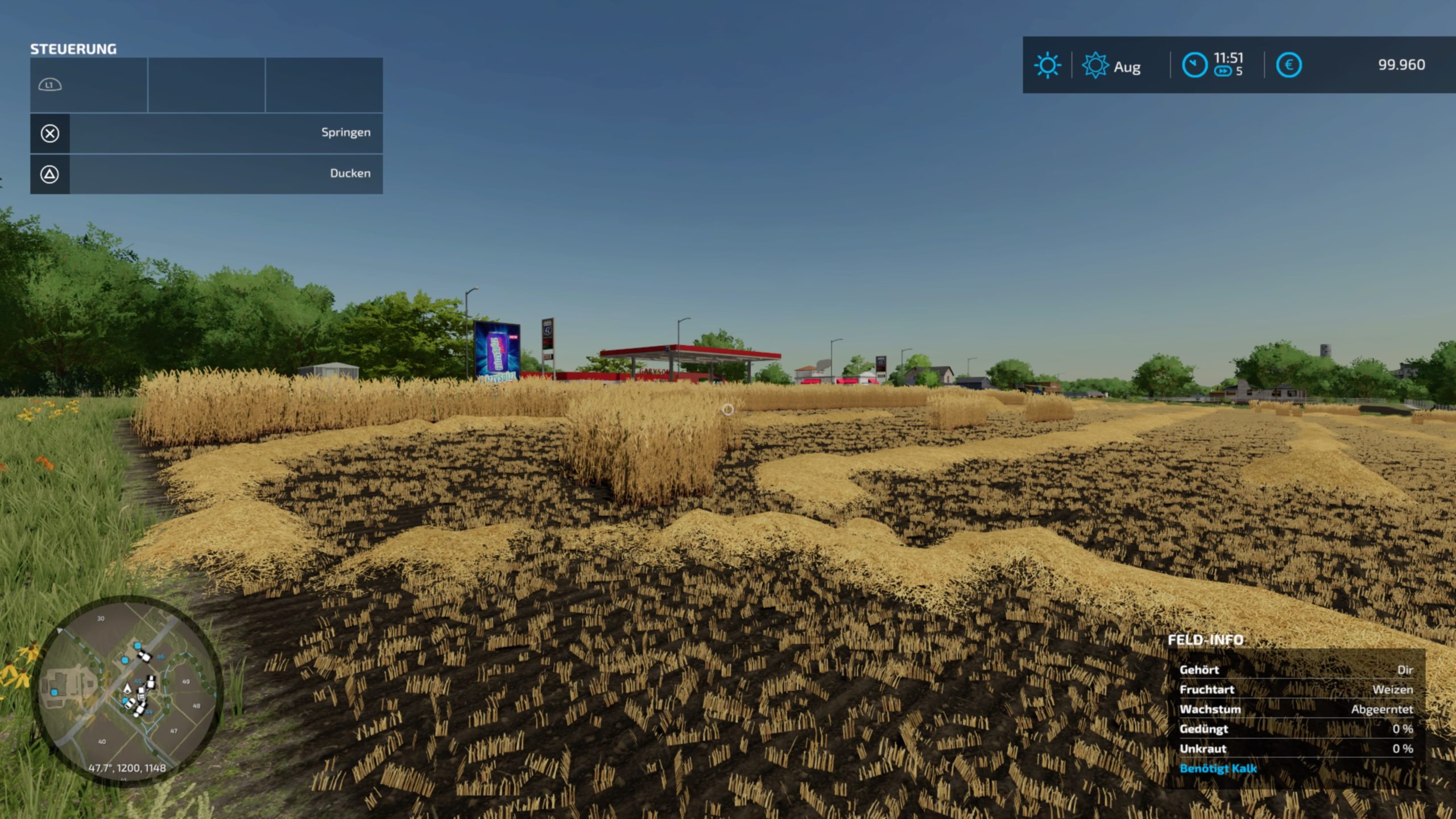Open the circular minimap
Screen dimensions: 1456x819
pyautogui.click(x=128, y=690)
